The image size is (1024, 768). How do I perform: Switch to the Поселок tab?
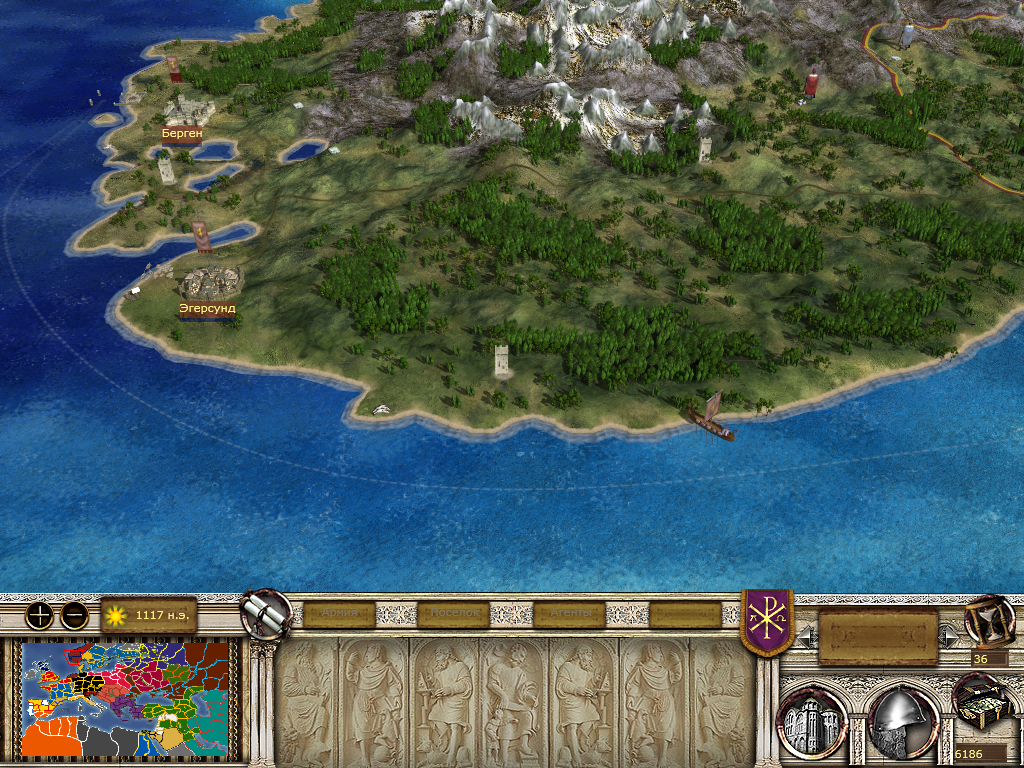[x=454, y=614]
